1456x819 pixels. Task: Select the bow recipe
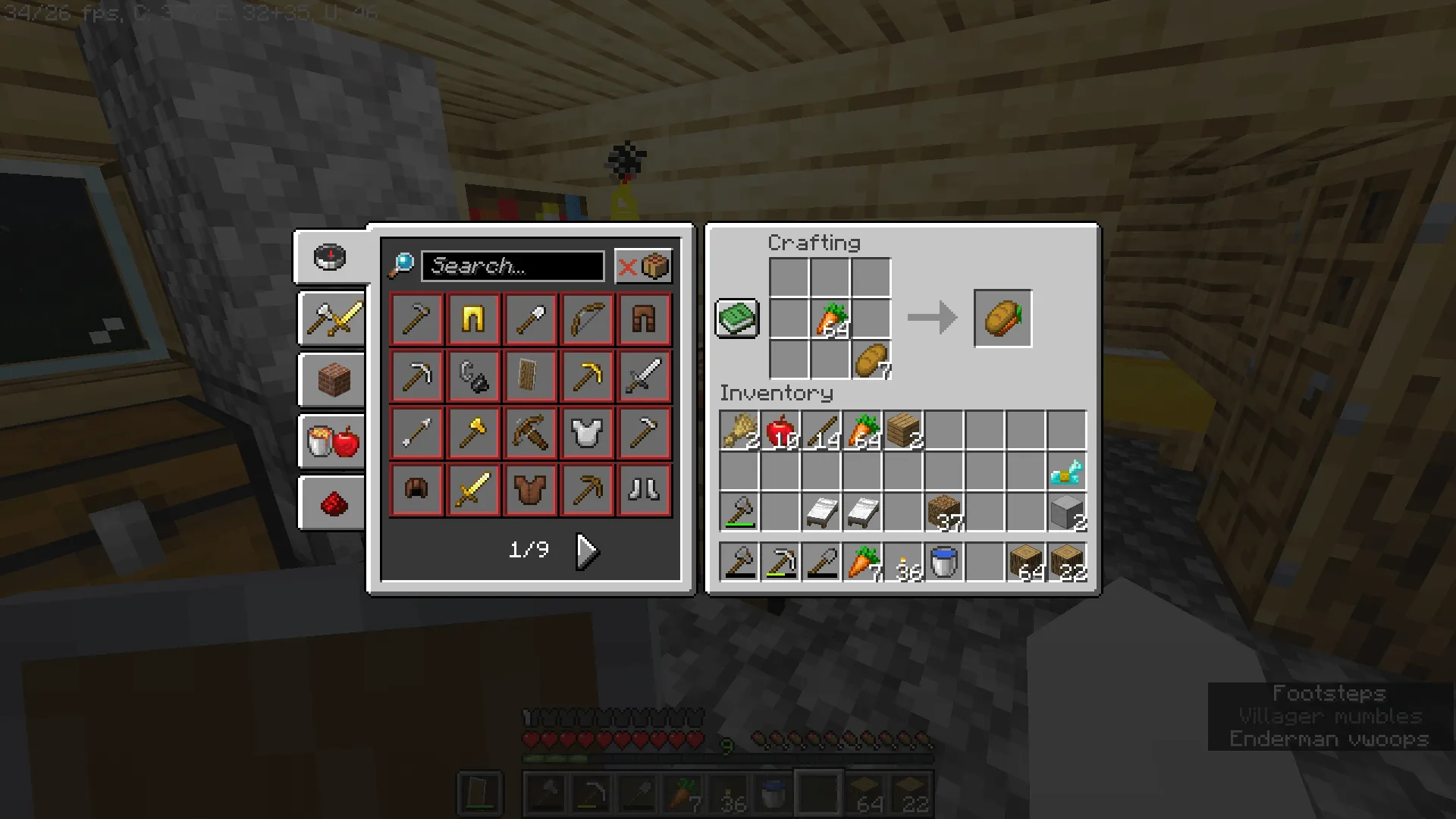click(x=587, y=318)
